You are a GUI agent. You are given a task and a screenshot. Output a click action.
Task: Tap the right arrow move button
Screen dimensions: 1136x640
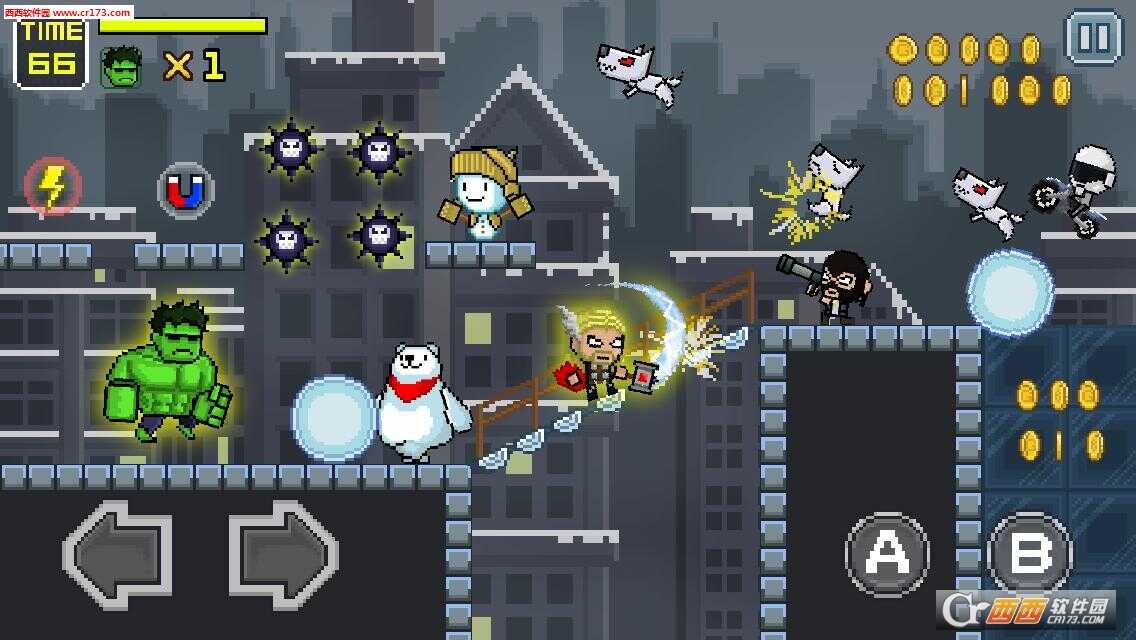tap(284, 551)
